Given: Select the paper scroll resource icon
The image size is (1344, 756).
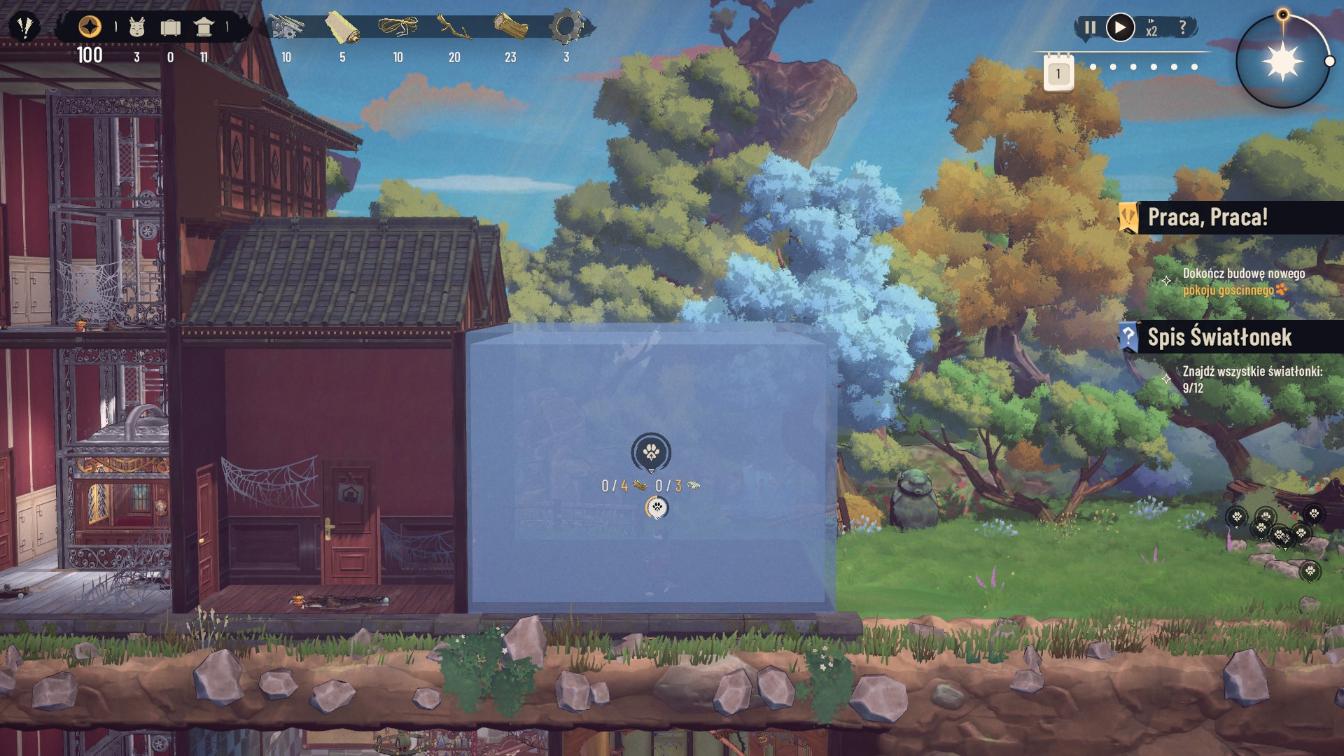Looking at the screenshot, I should pos(342,26).
